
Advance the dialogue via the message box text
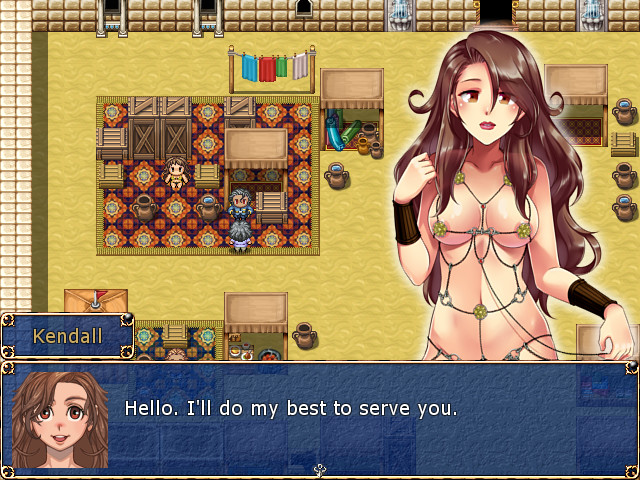pos(290,409)
